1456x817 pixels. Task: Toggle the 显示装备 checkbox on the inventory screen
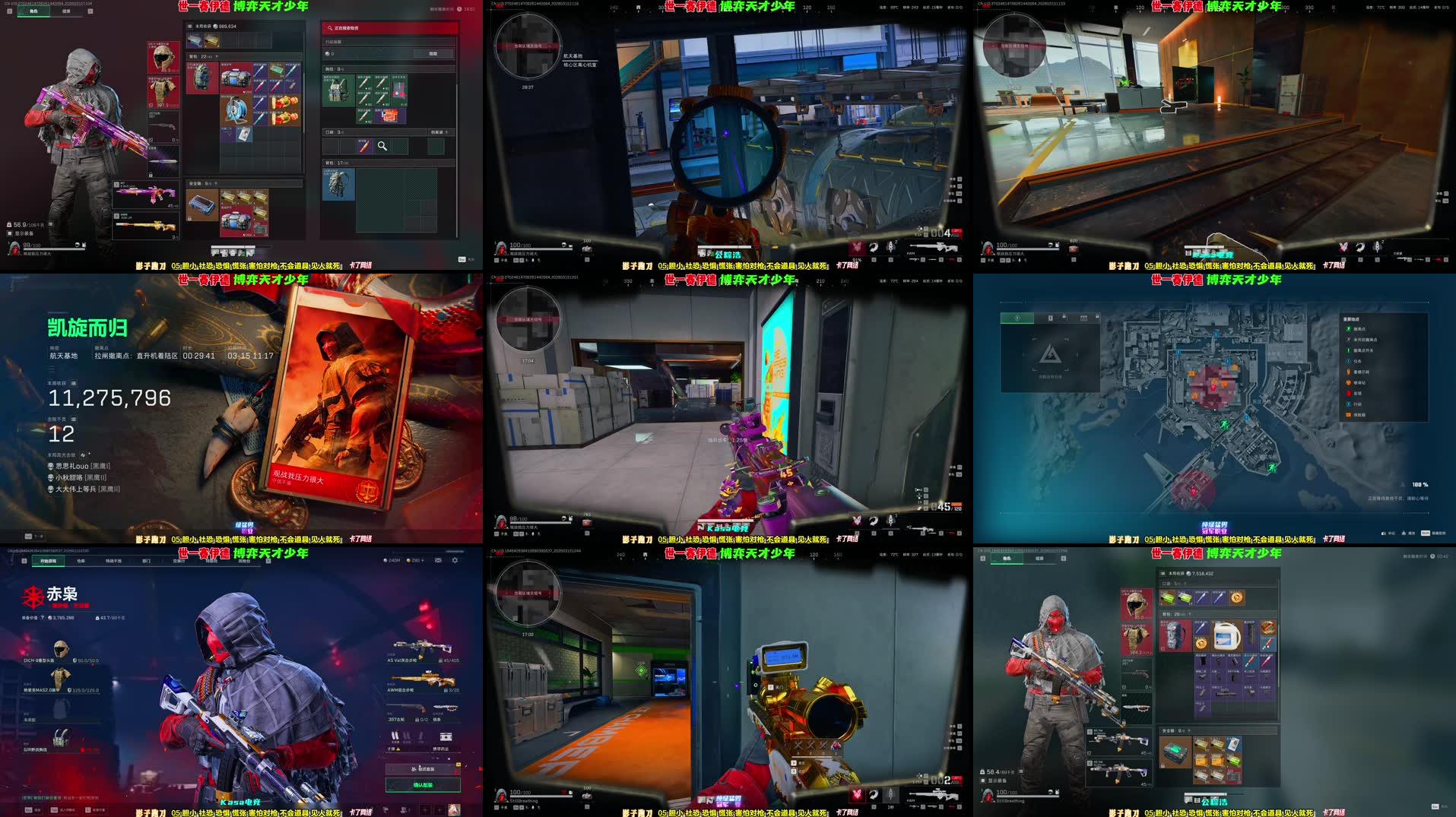pyautogui.click(x=10, y=233)
